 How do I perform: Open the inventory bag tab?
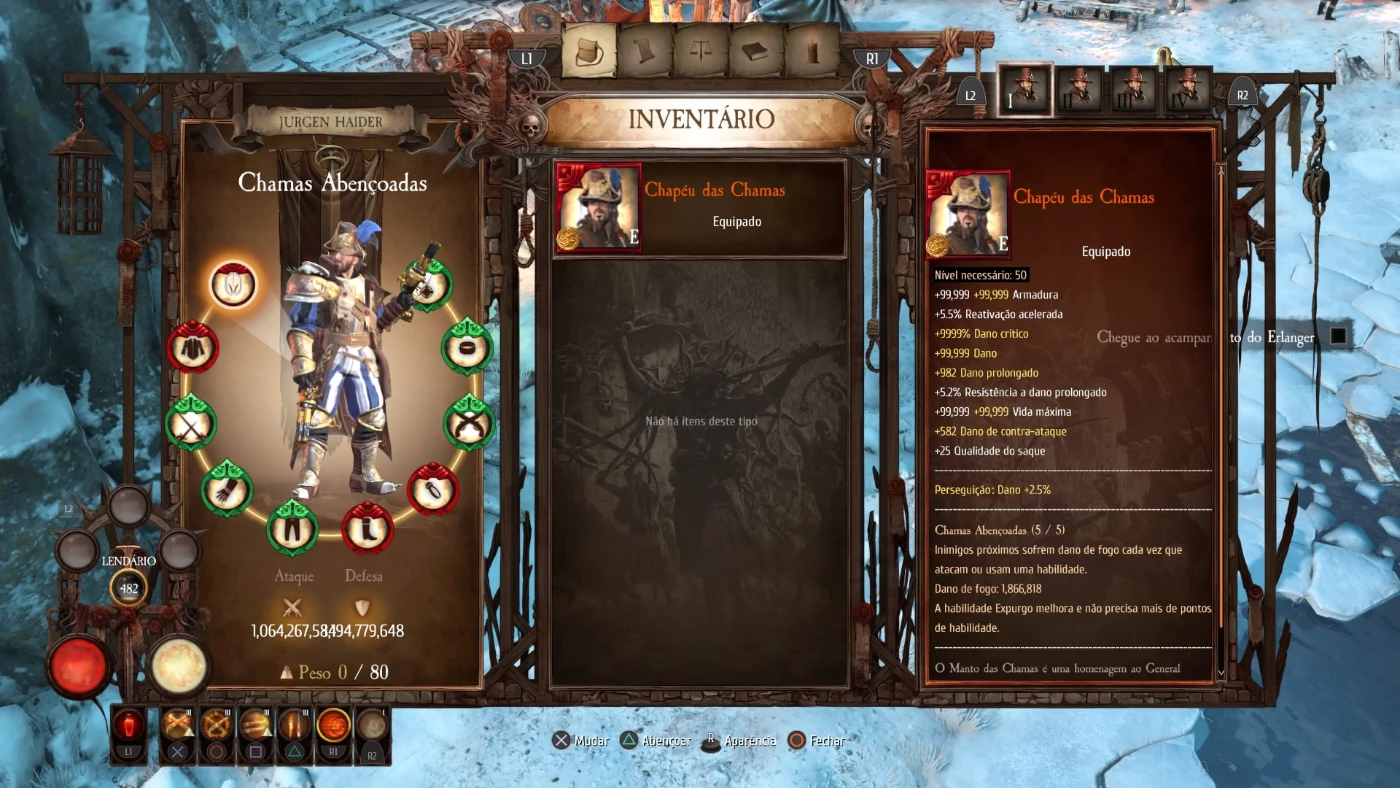click(x=588, y=51)
